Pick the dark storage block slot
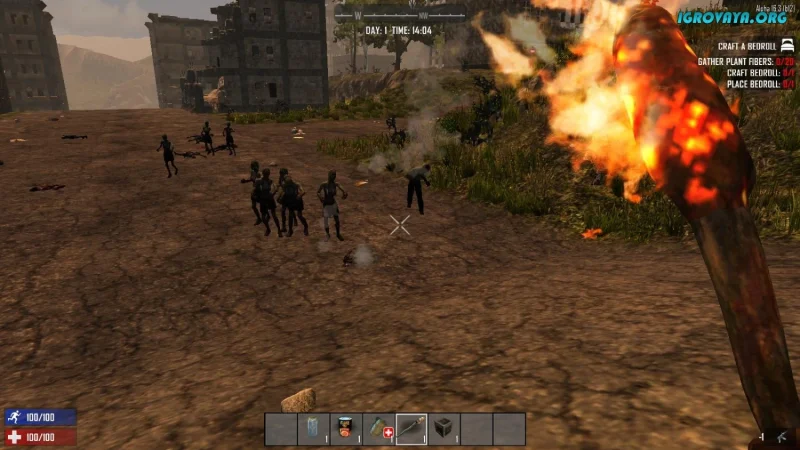The width and height of the screenshot is (800, 450). [444, 428]
